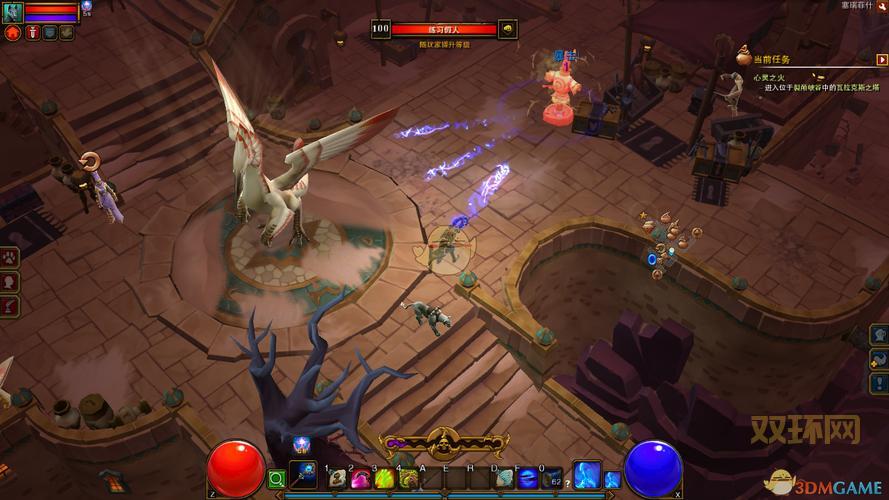Select the large lightning right-click skill
The height and width of the screenshot is (500, 889).
point(586,475)
